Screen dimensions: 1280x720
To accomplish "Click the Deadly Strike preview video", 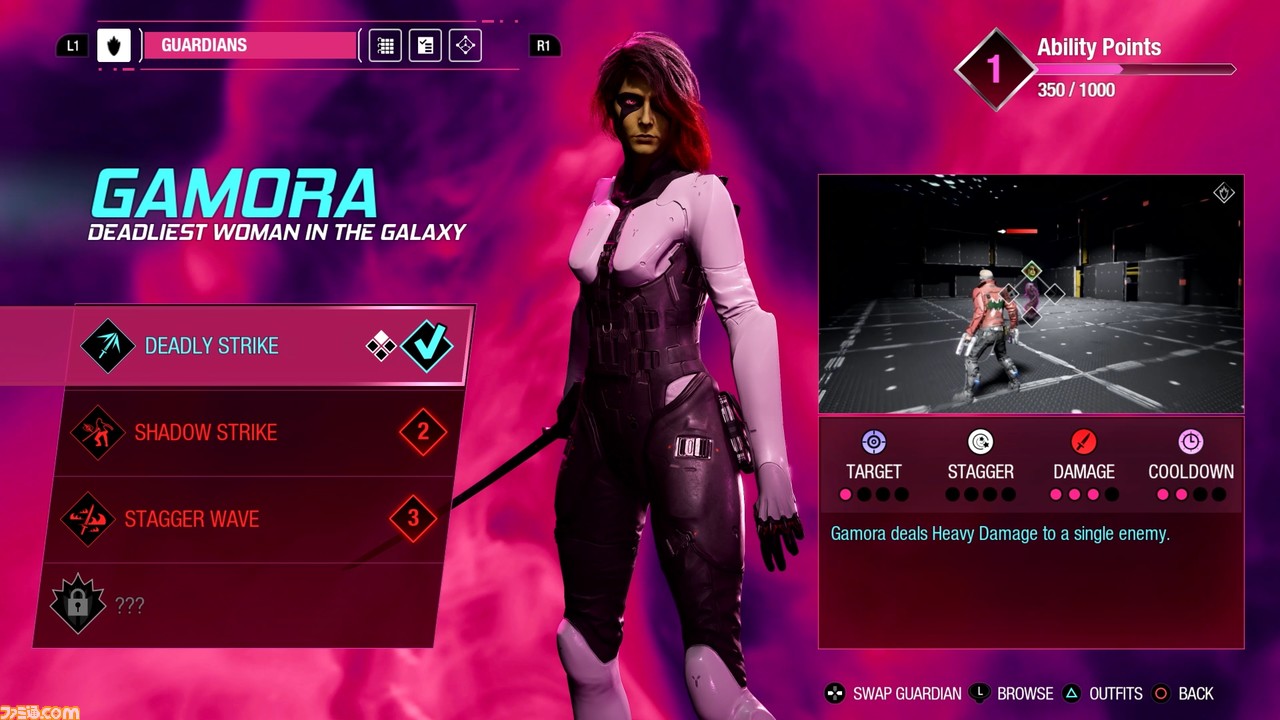I will click(x=1031, y=294).
